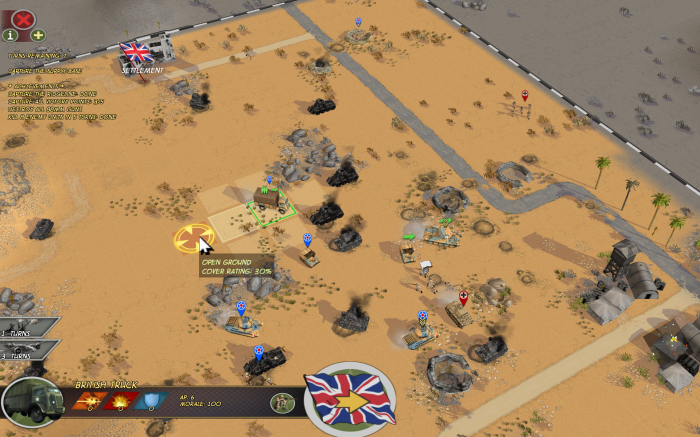The height and width of the screenshot is (437, 700).
Task: Open the reinforcement panel arriving in 3 turns
Action: coord(27,349)
